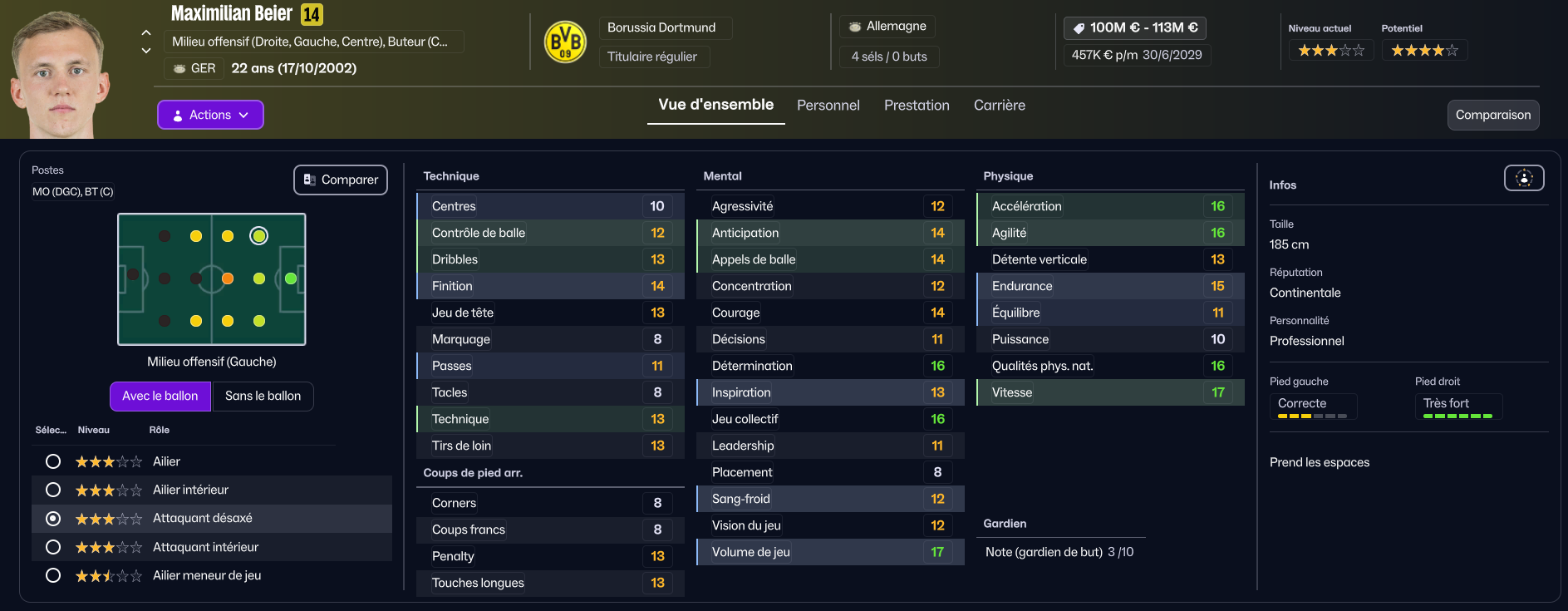Image resolution: width=1568 pixels, height=611 pixels.
Task: Switch to the Personnel tab
Action: [x=828, y=106]
